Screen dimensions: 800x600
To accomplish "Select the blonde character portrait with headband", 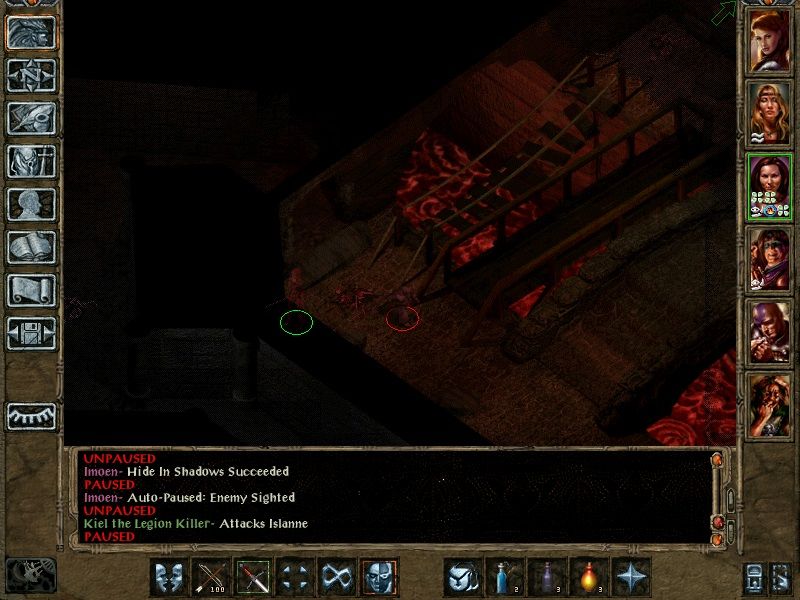I will 769,110.
